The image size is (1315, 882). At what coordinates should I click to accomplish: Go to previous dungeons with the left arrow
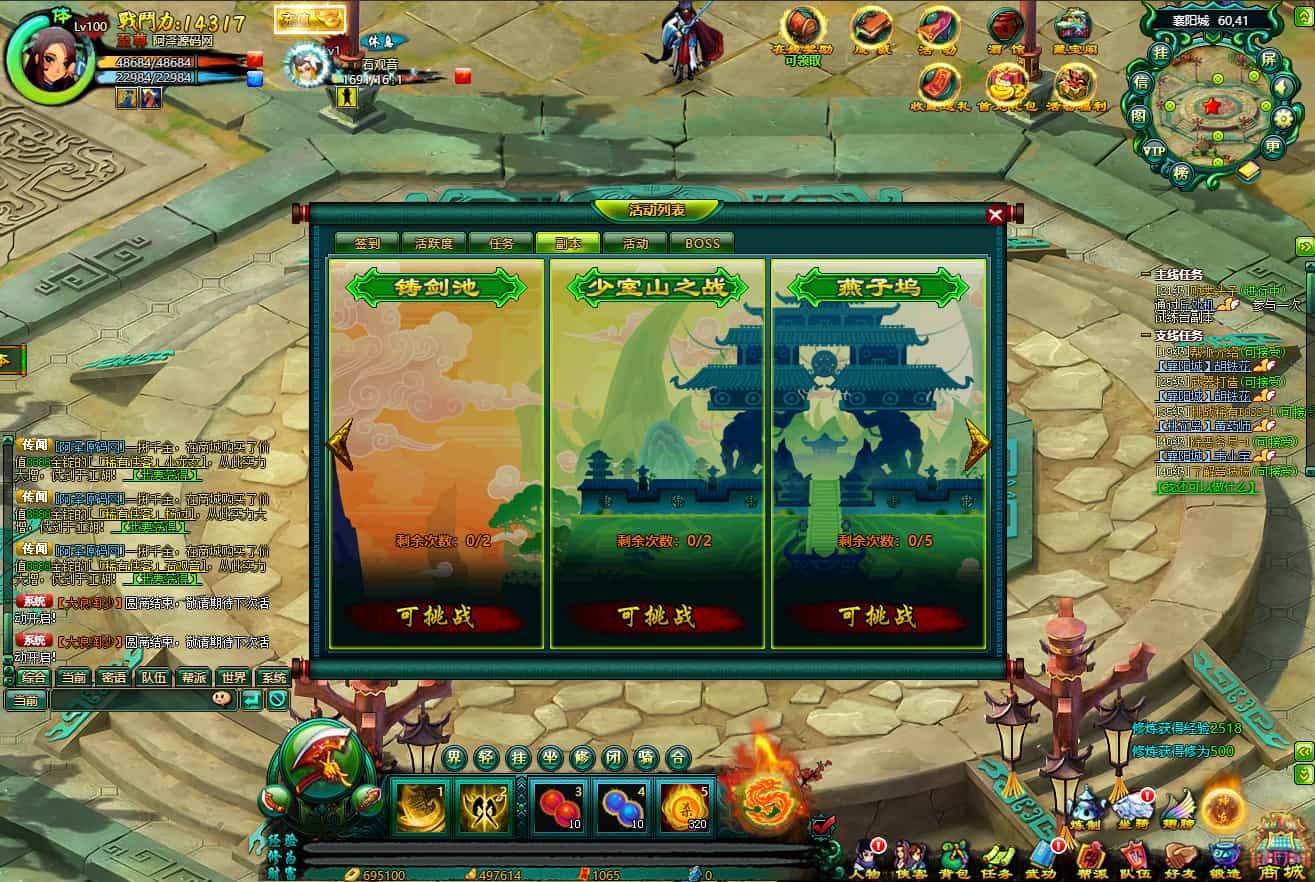click(x=341, y=446)
